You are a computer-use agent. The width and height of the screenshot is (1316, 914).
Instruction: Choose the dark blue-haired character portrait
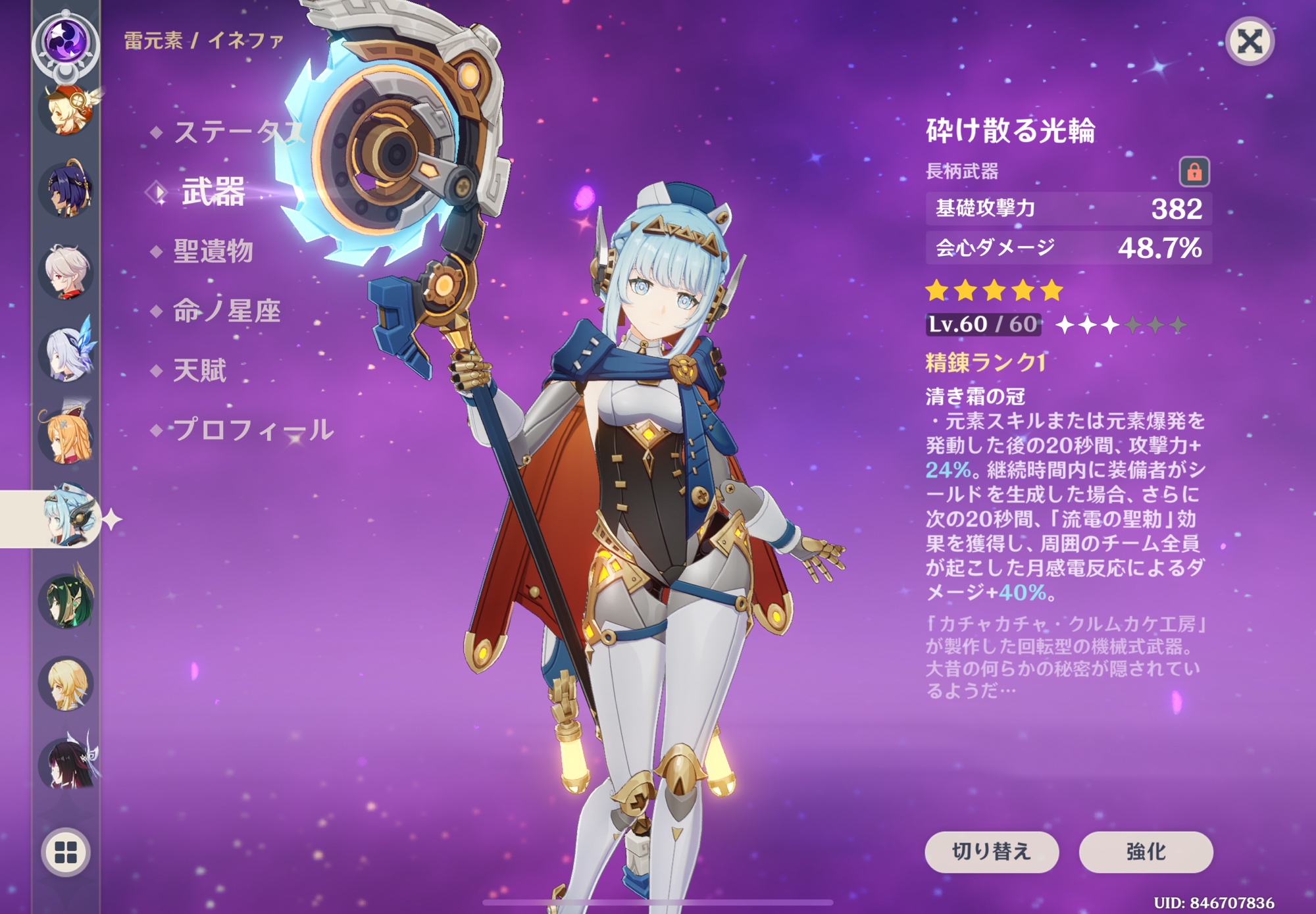[x=66, y=191]
